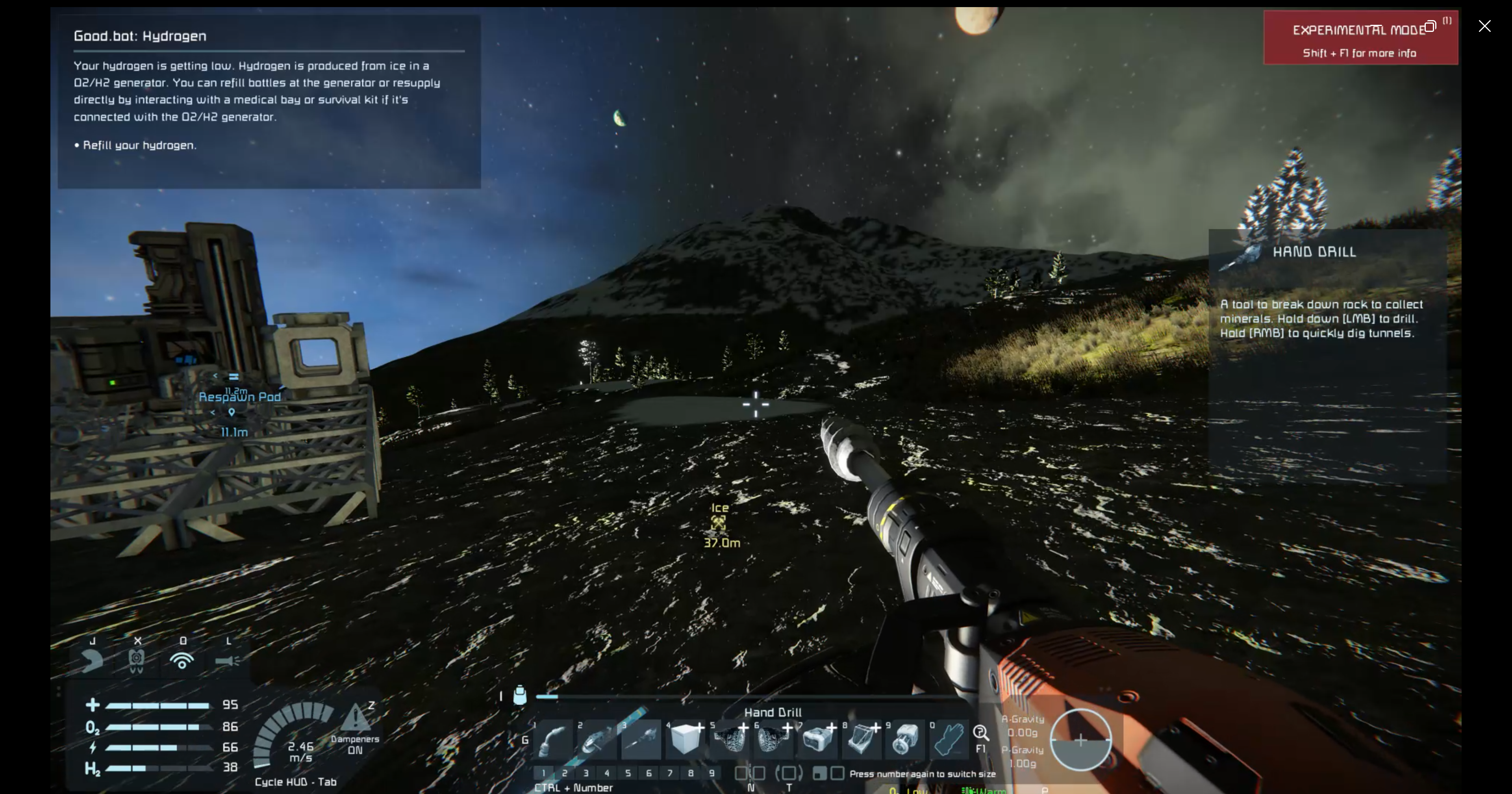
Task: Select the grinder in hotbar slot 2
Action: 597,740
